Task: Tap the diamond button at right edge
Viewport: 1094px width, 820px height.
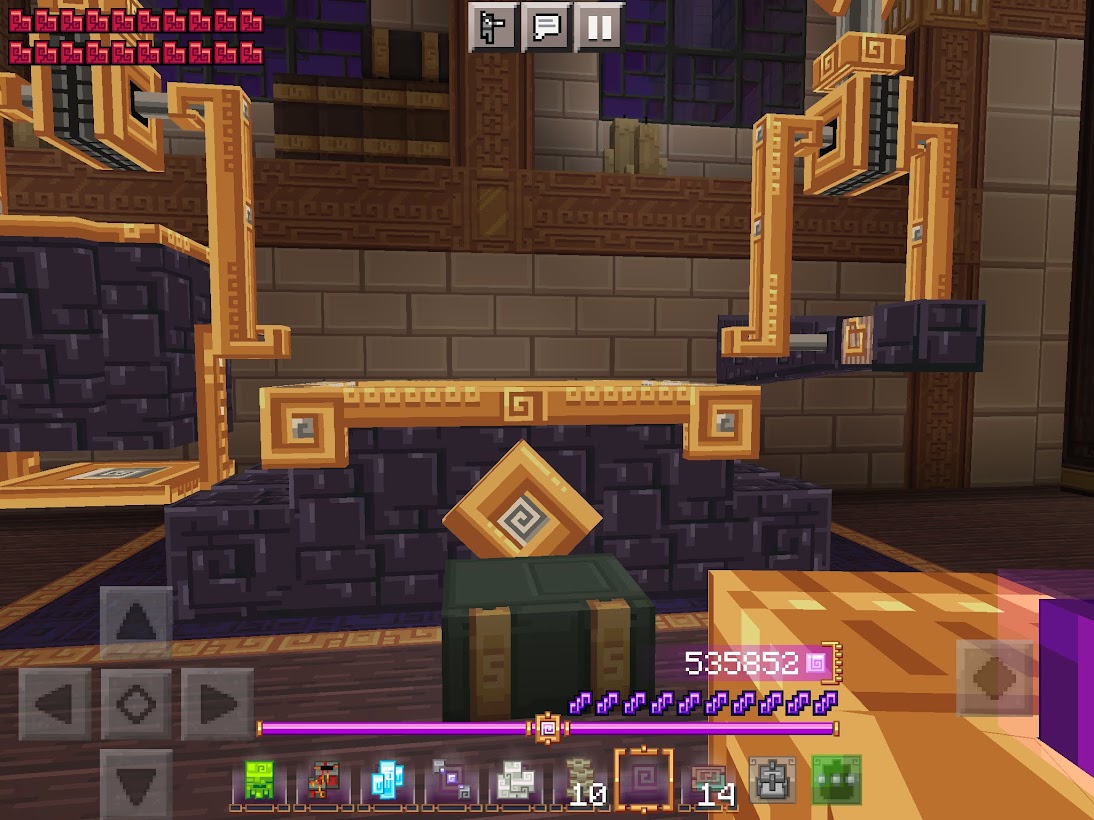Action: point(994,678)
